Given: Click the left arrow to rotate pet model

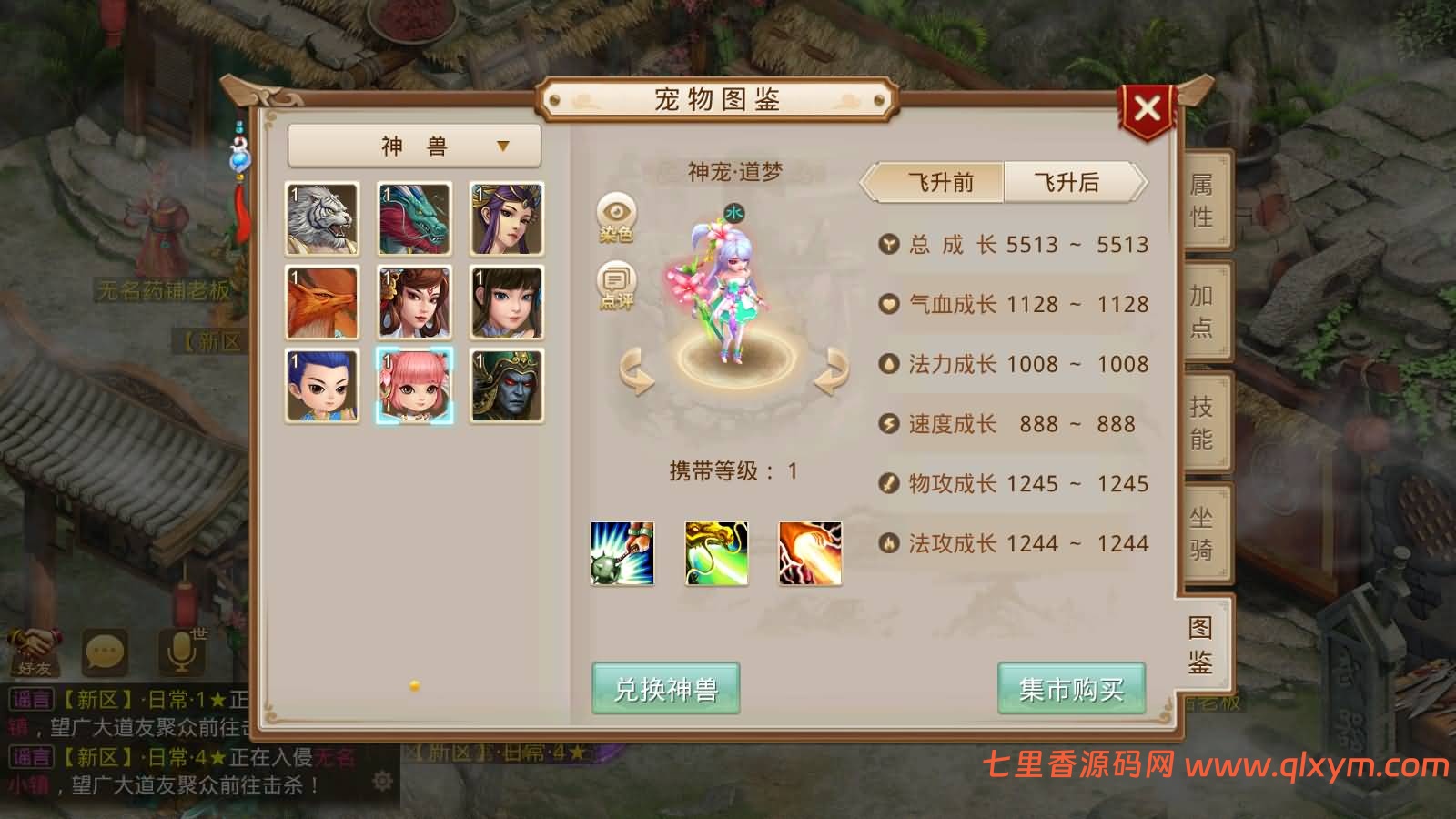Looking at the screenshot, I should [637, 380].
